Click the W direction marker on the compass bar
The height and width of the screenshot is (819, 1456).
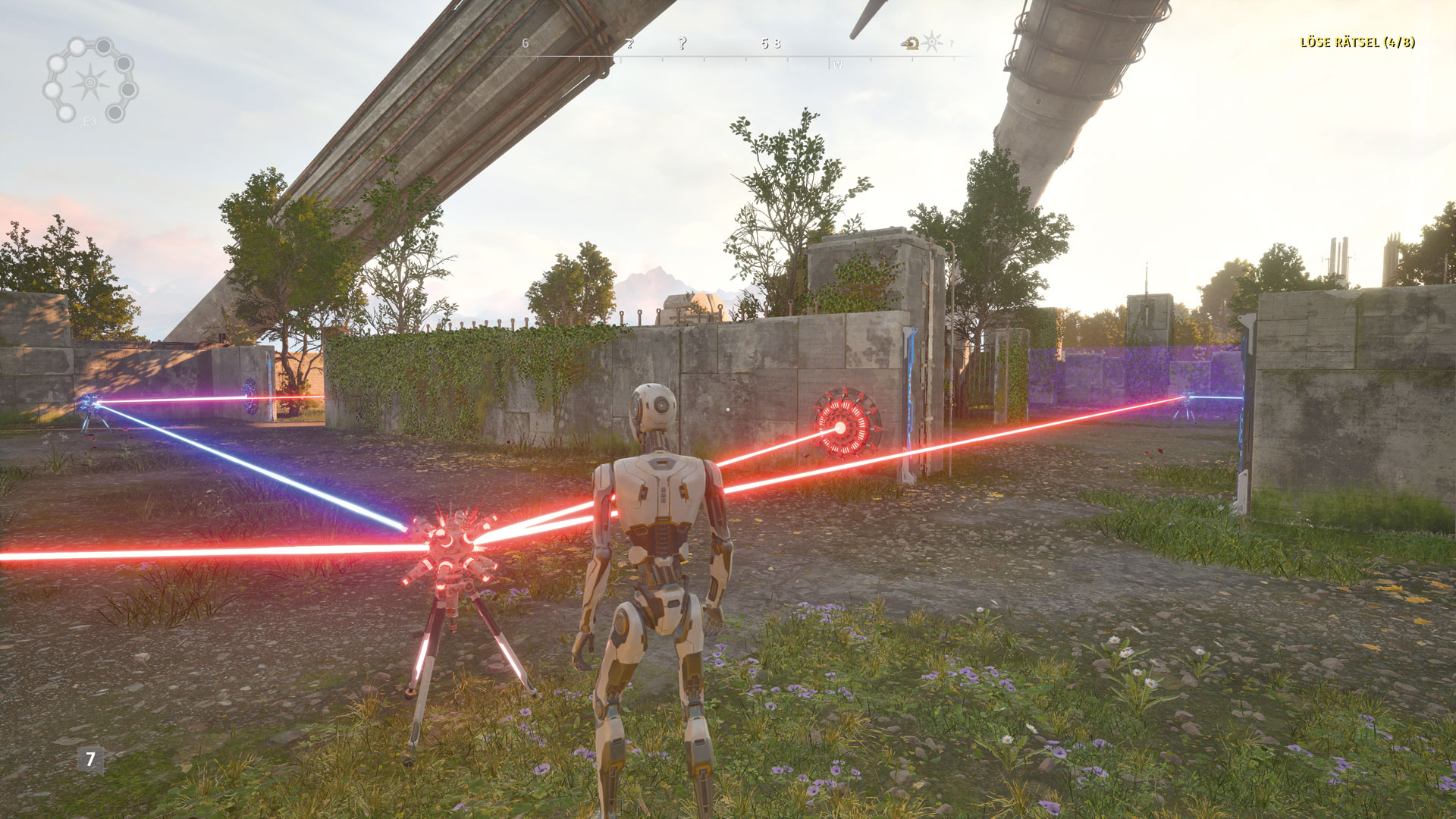pos(839,64)
